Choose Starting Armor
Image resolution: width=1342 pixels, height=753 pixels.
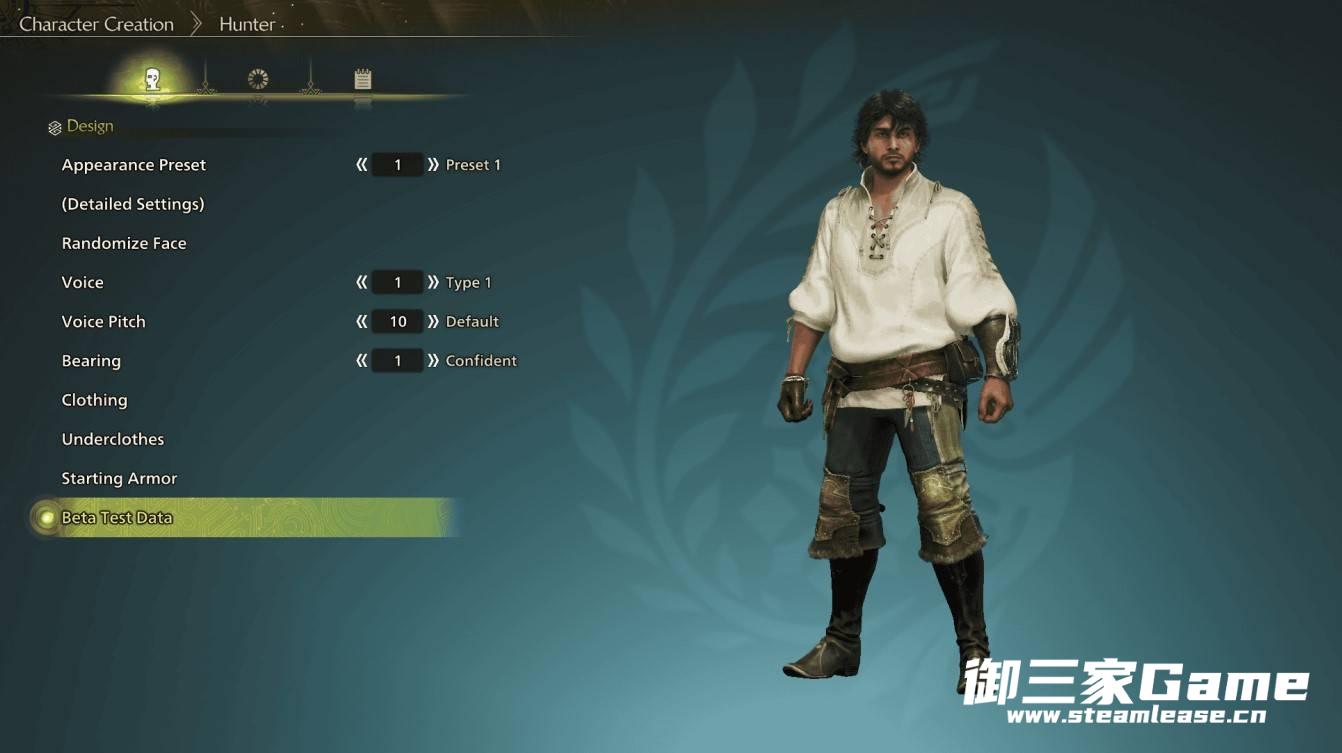coord(120,478)
